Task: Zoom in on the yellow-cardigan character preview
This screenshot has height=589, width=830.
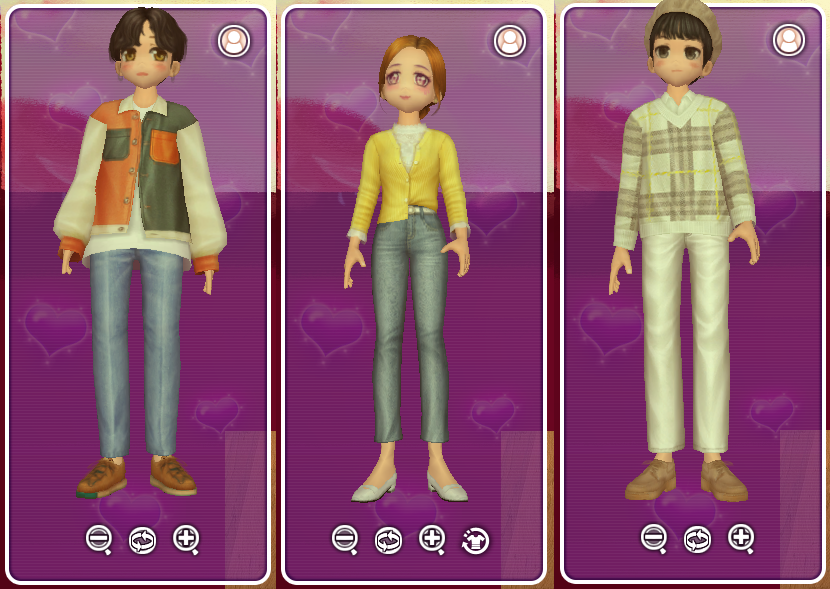Action: point(431,539)
